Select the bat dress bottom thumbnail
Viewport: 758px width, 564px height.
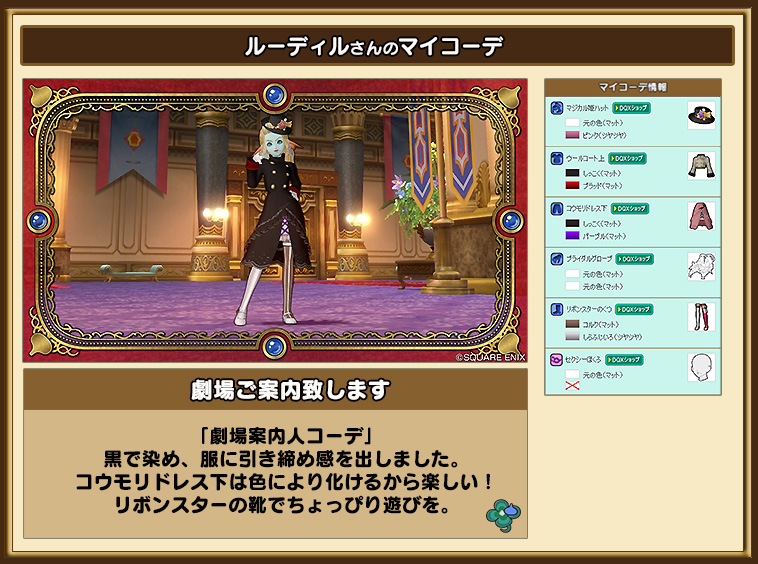pos(701,216)
